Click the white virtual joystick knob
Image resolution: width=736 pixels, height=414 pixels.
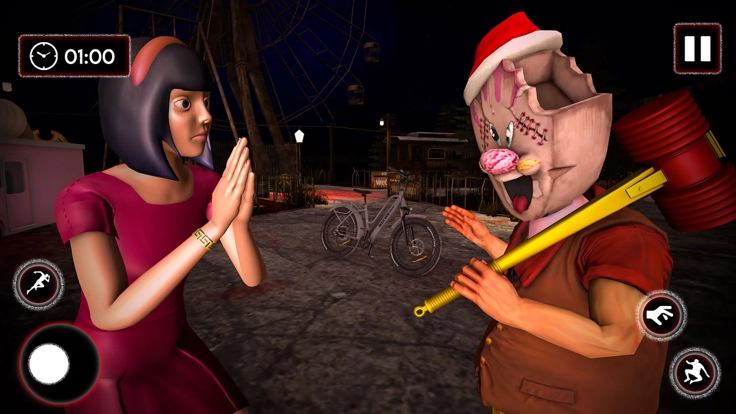[x=49, y=364]
